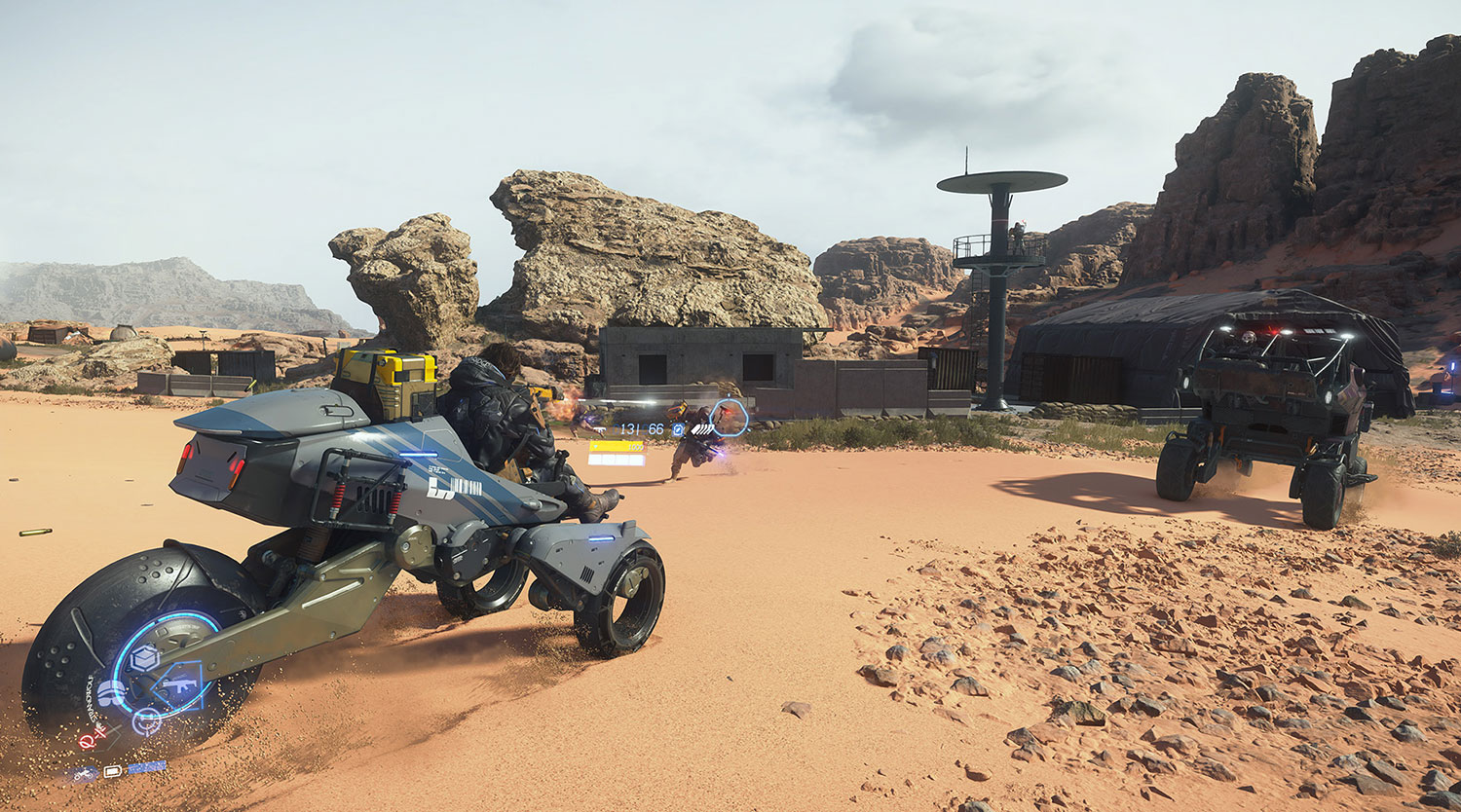Select the battery charge icon in the lower HUD
Image resolution: width=1461 pixels, height=812 pixels.
(111, 771)
